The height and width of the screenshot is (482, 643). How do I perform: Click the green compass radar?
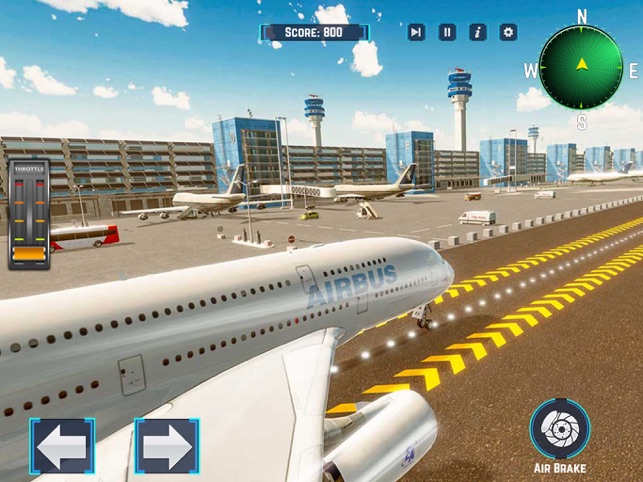tap(581, 67)
